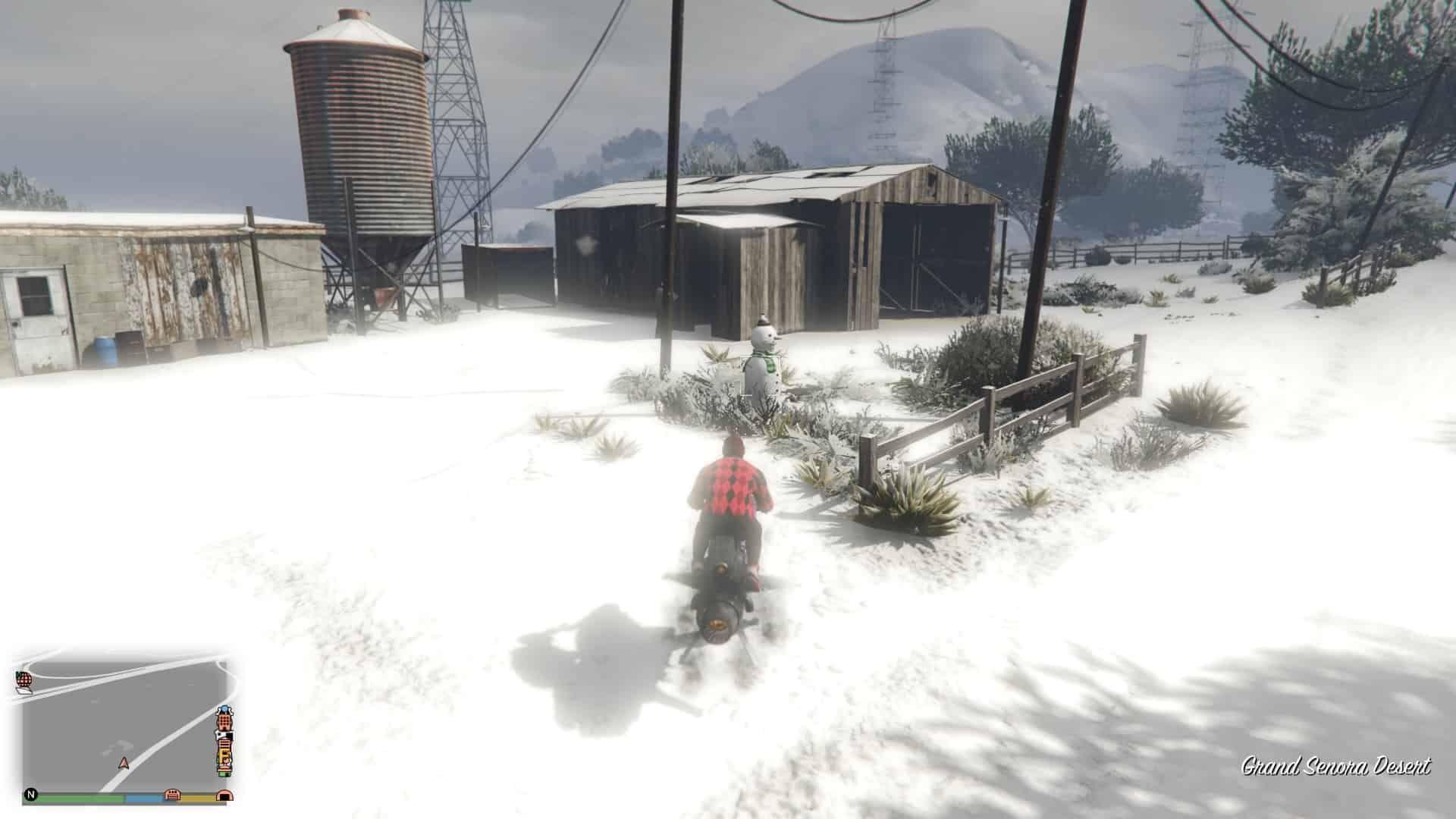1456x819 pixels.
Task: Click the garage door blip on the minimap bar
Action: 224,795
